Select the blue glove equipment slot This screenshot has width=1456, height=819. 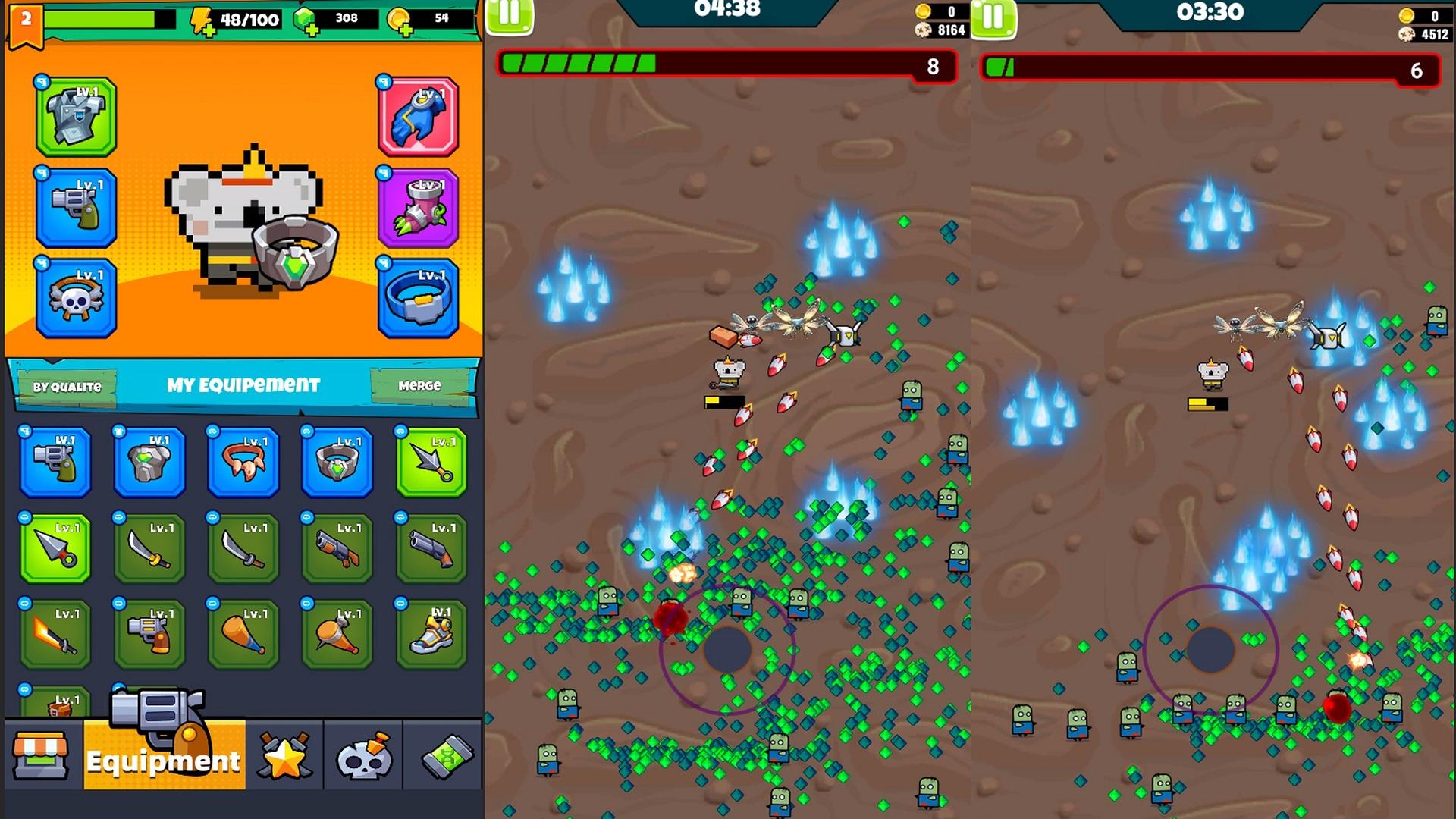click(418, 118)
